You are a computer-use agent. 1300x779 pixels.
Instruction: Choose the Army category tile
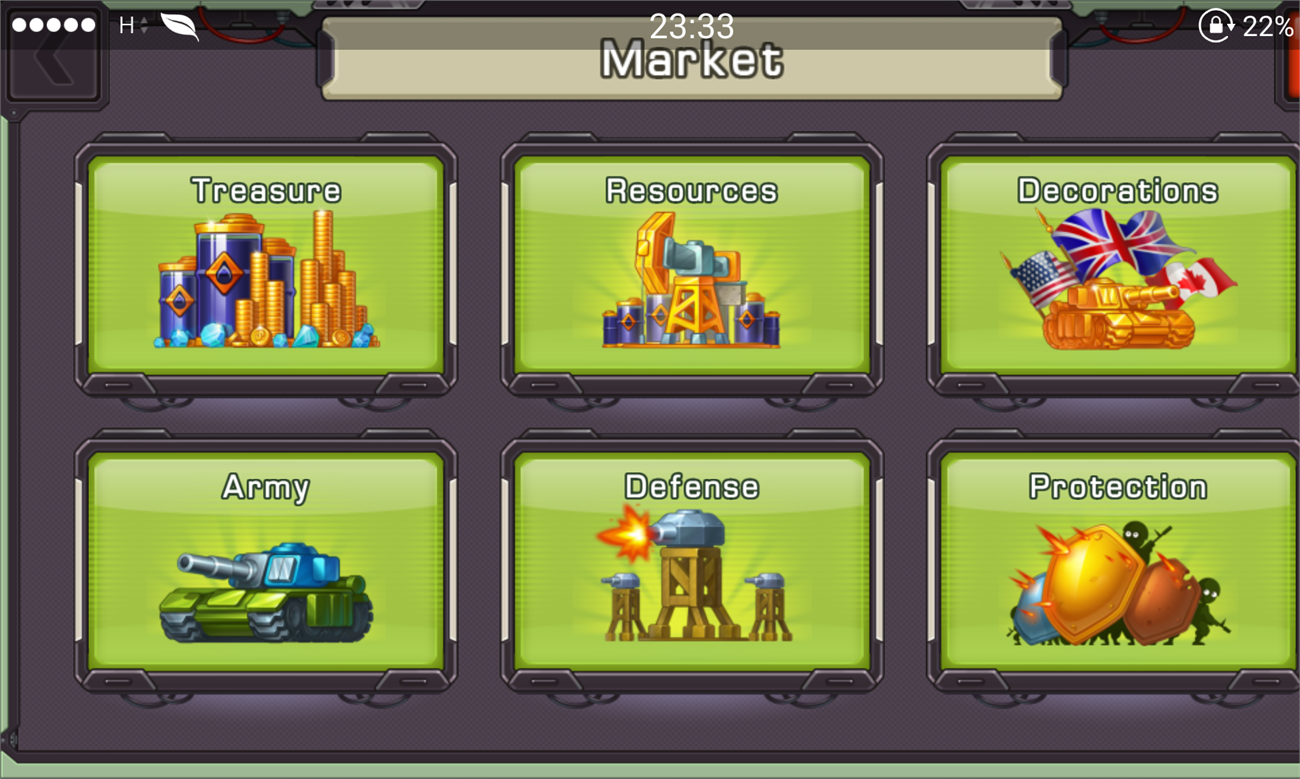coord(266,561)
